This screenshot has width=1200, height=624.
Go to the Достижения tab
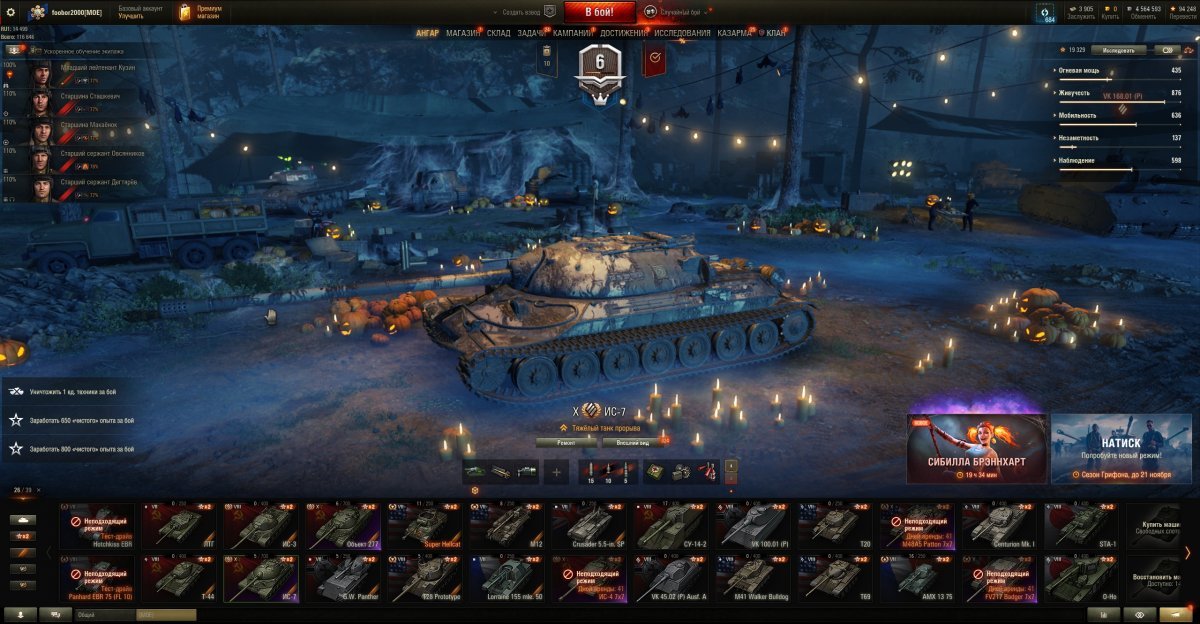pyautogui.click(x=622, y=33)
